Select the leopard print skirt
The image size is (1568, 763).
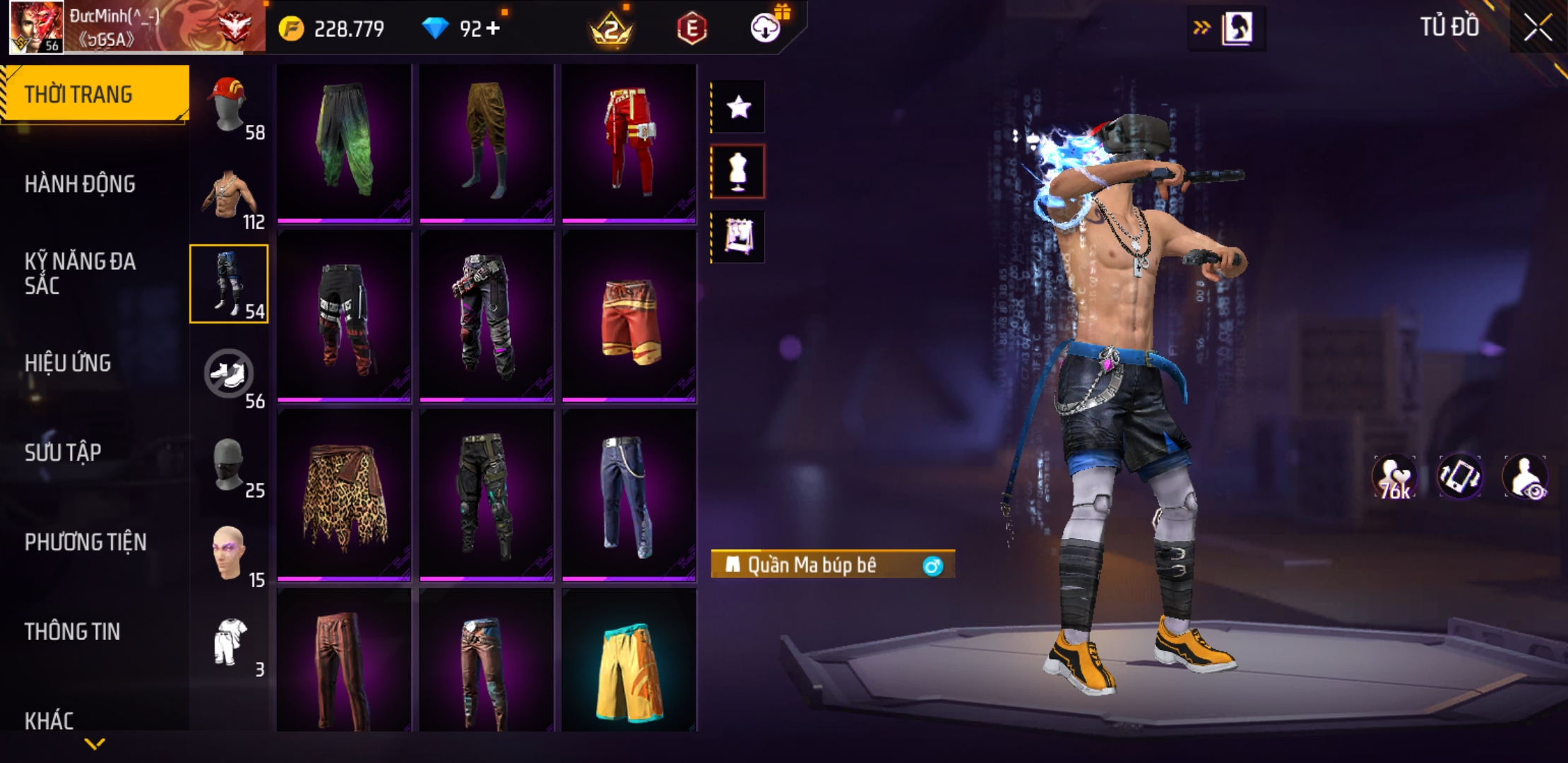[343, 497]
